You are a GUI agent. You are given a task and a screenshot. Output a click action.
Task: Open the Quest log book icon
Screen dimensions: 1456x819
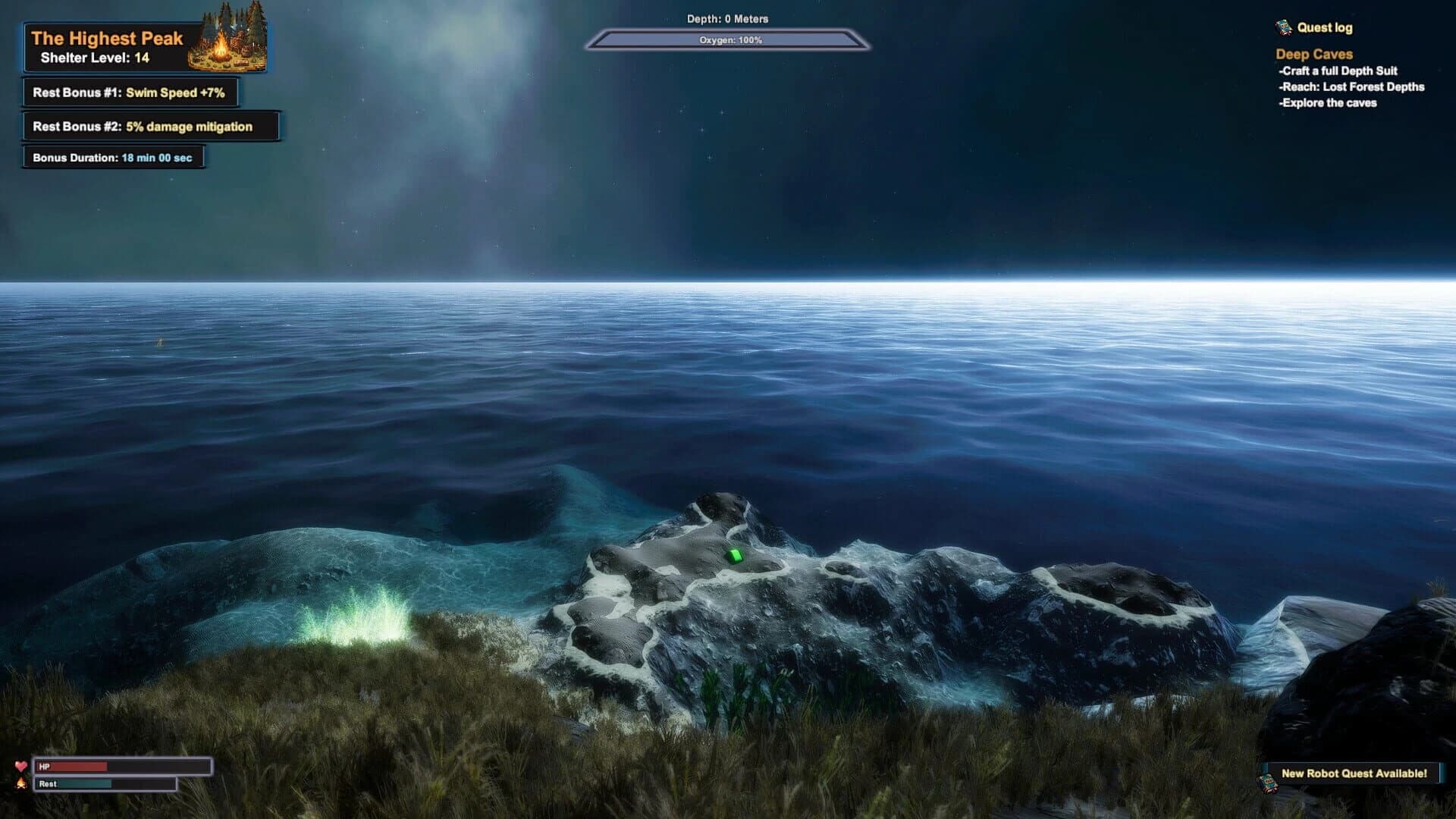[x=1284, y=28]
